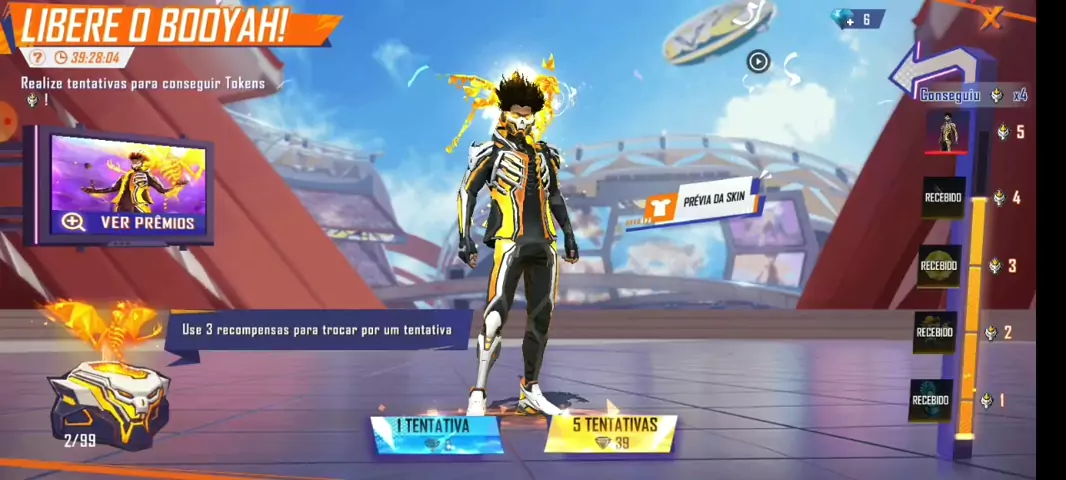This screenshot has height=480, width=1066.
Task: Select the 4-token Recebido reward tile
Action: 942,198
